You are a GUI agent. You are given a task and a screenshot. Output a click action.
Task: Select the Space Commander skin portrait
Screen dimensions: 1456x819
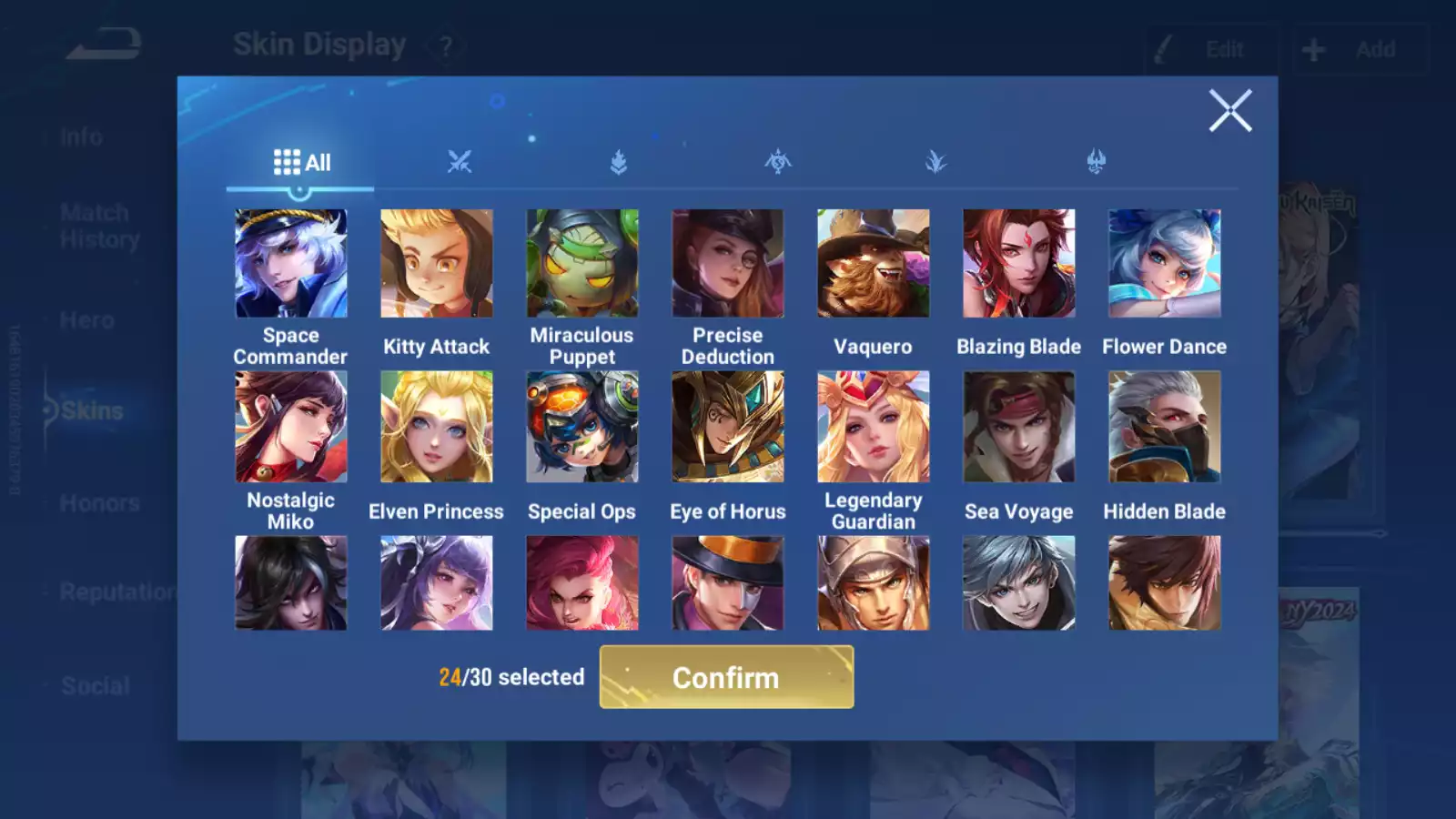291,262
